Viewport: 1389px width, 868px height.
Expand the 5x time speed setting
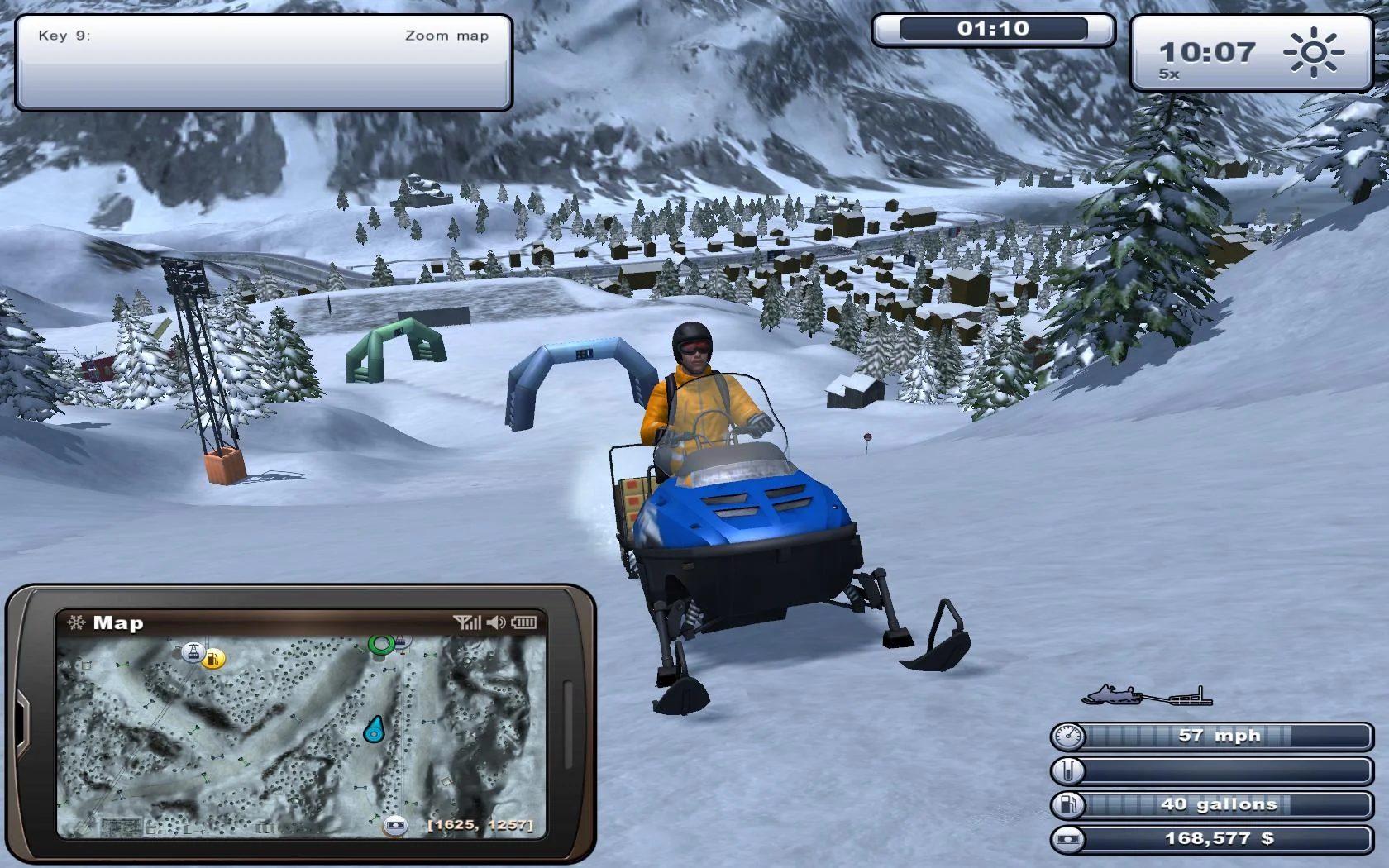pyautogui.click(x=1169, y=74)
